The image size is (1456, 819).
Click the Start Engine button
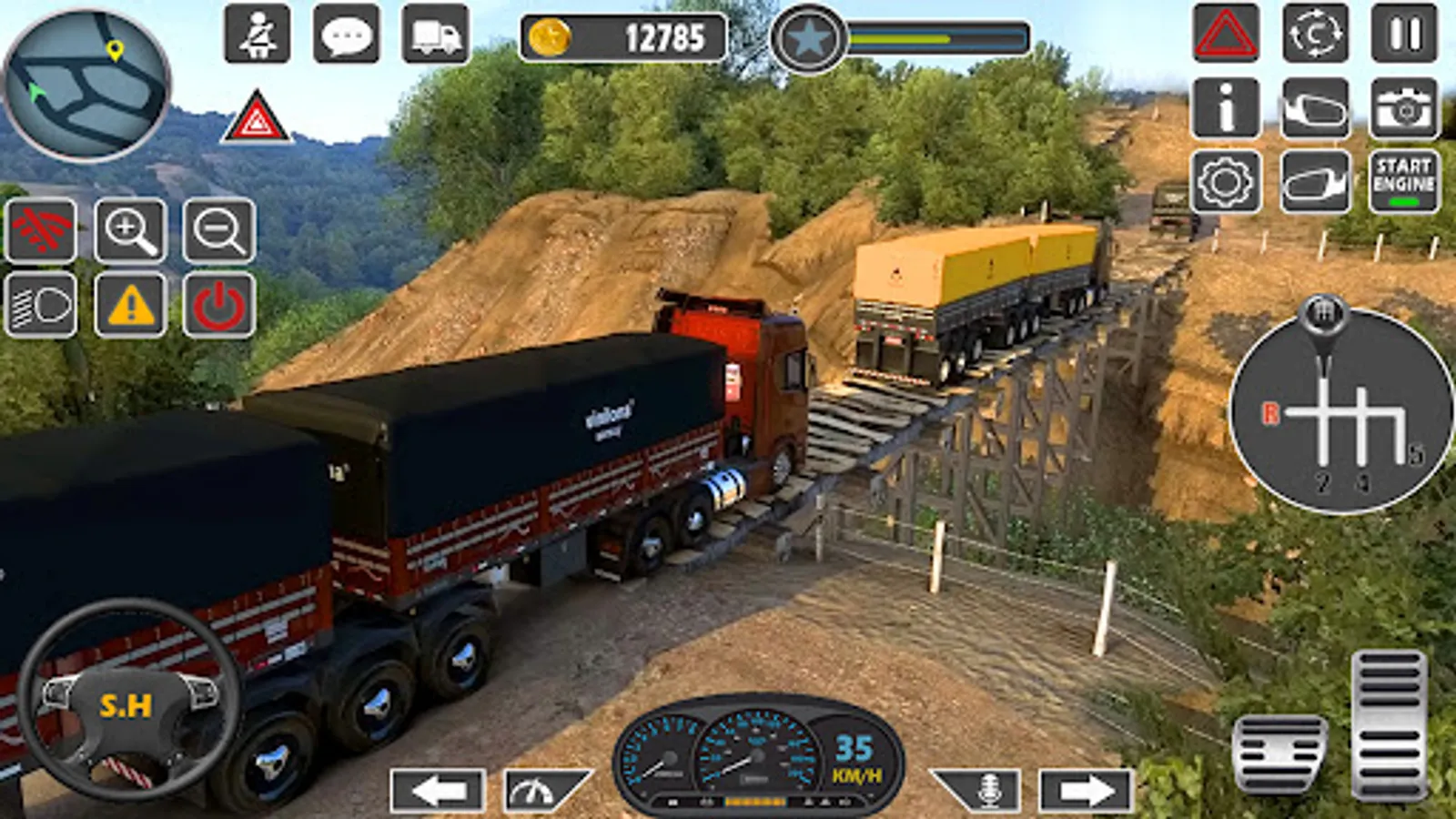[x=1404, y=182]
